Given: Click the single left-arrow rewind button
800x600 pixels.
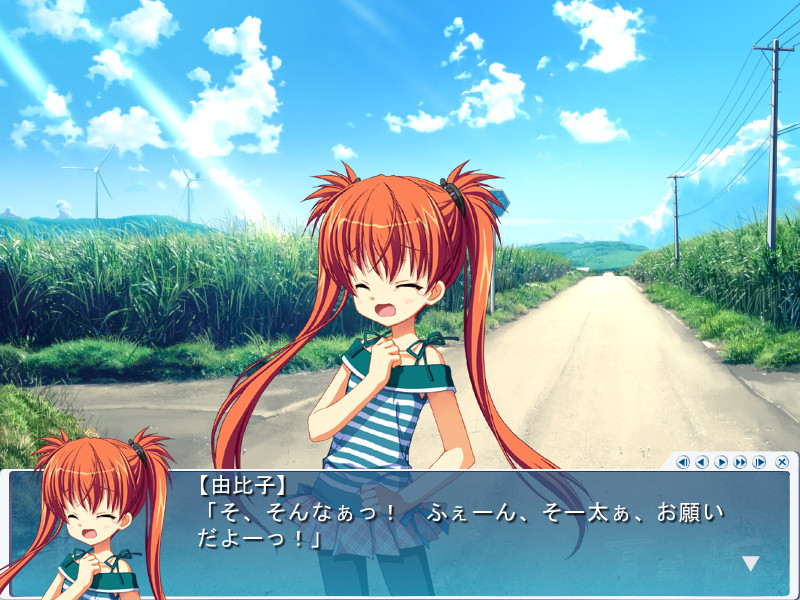Looking at the screenshot, I should (x=702, y=462).
